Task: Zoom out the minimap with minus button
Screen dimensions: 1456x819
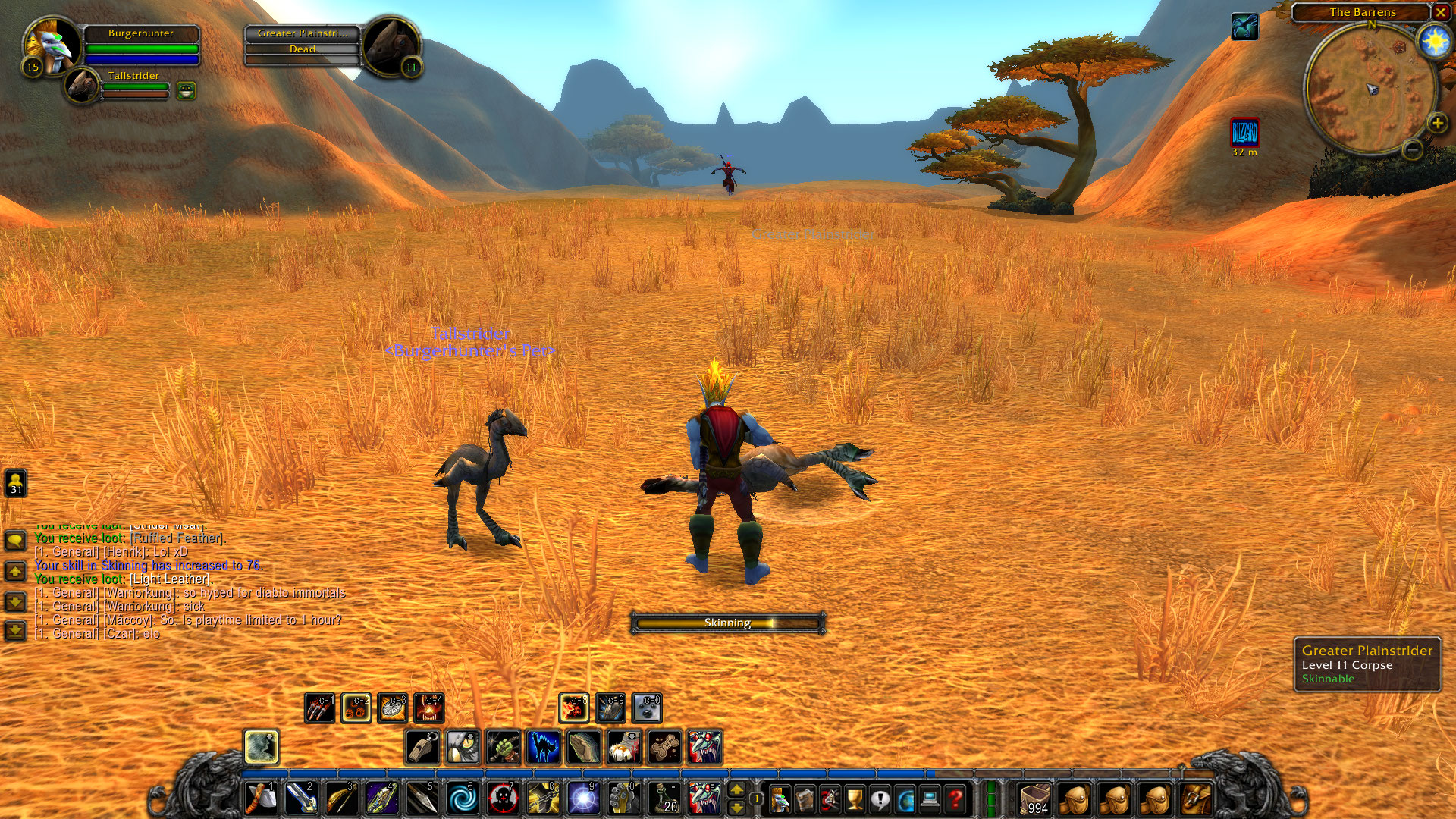Action: tap(1412, 150)
